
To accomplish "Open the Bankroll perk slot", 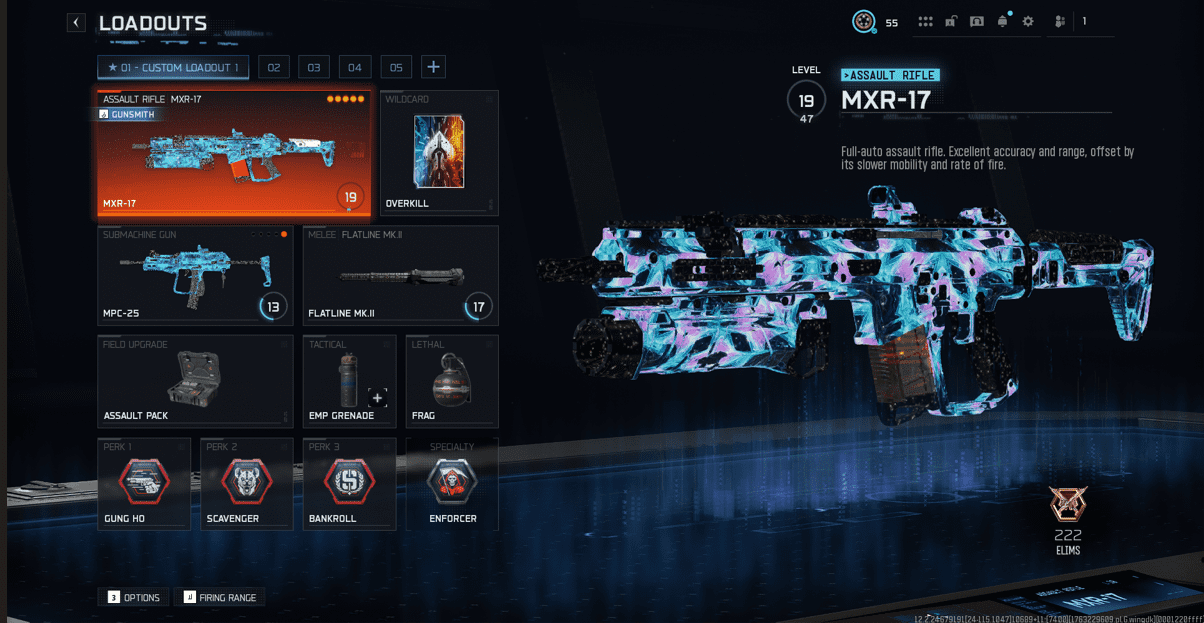I will click(x=349, y=484).
